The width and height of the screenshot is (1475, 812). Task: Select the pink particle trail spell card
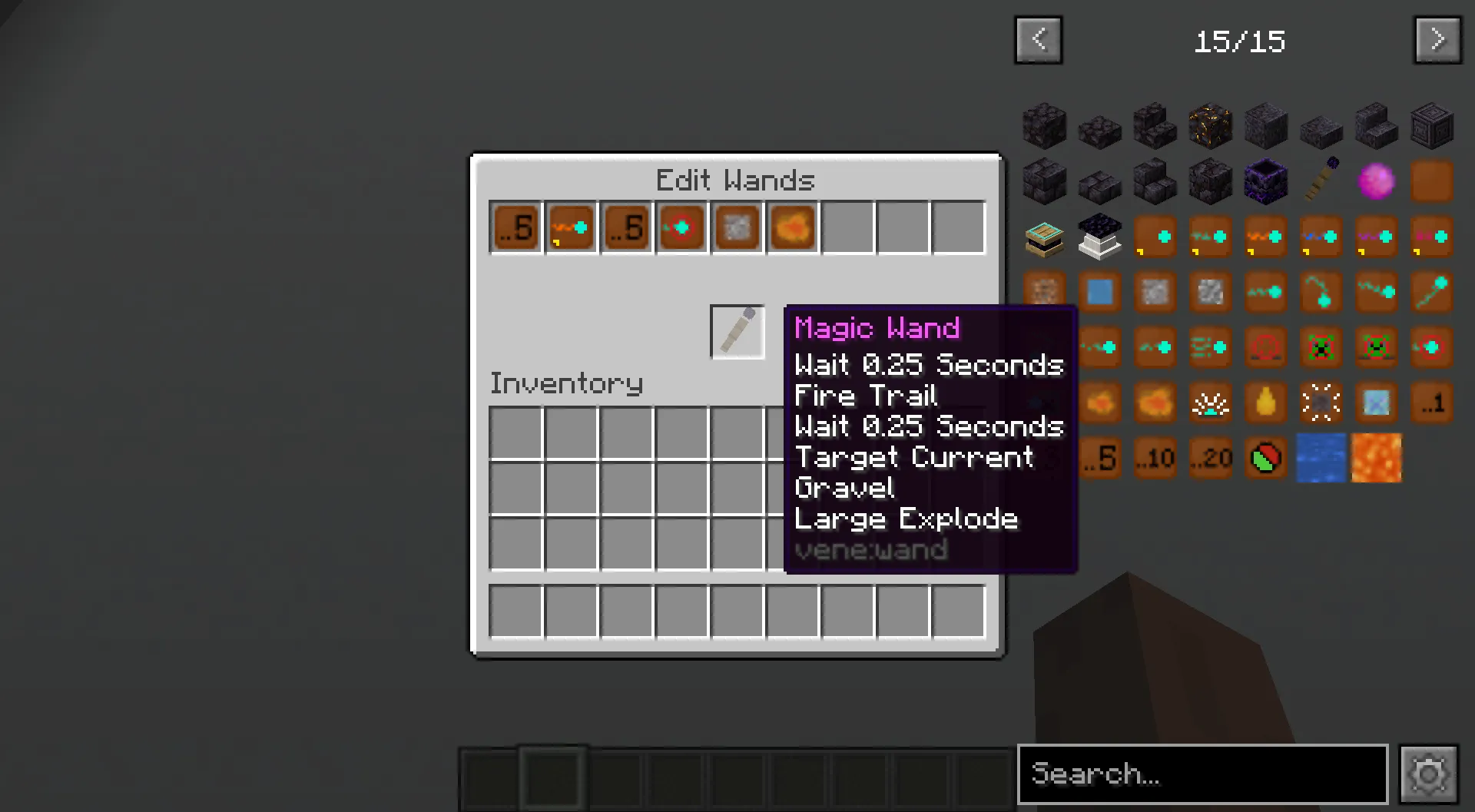[1431, 237]
